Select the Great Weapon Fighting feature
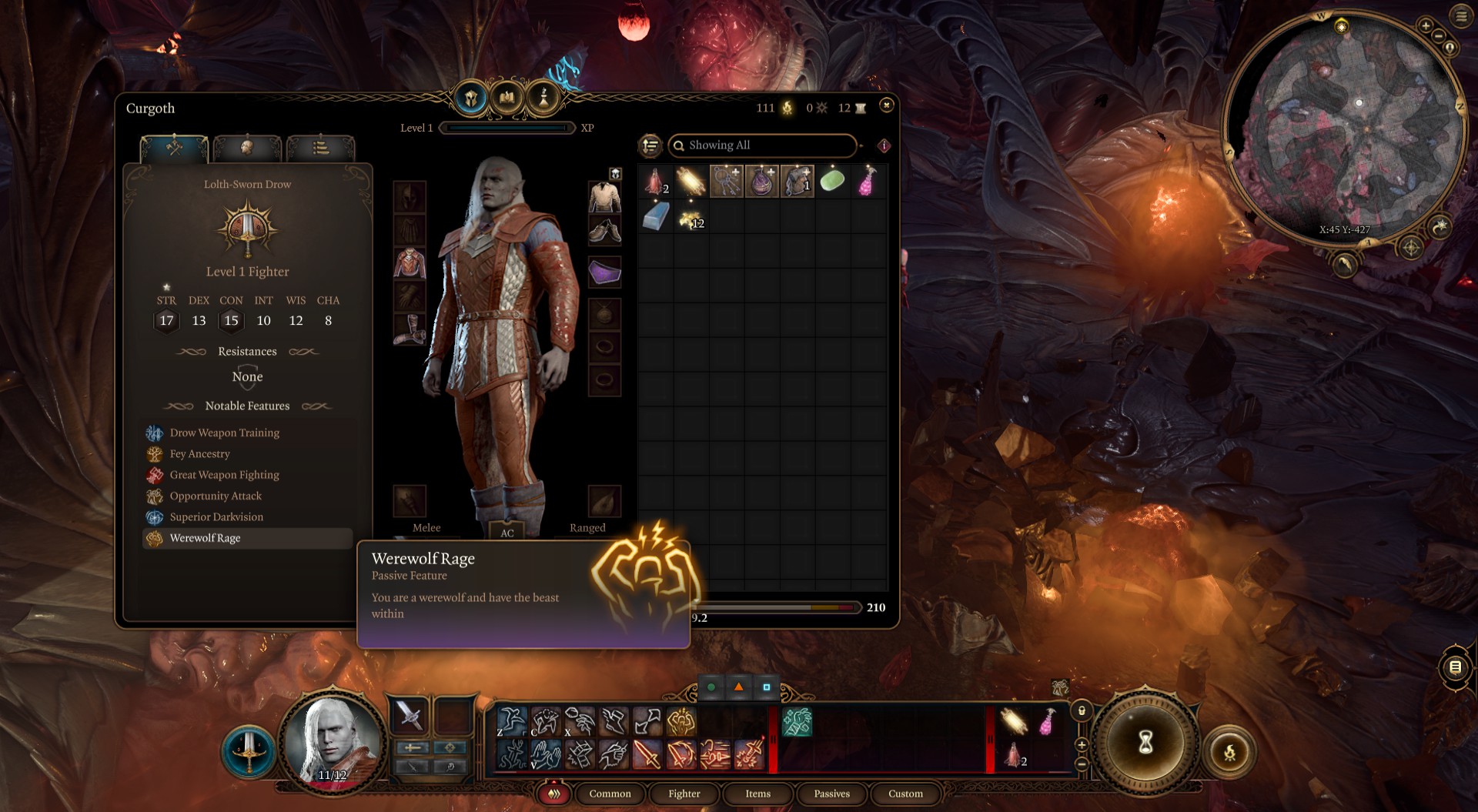1478x812 pixels. click(224, 475)
